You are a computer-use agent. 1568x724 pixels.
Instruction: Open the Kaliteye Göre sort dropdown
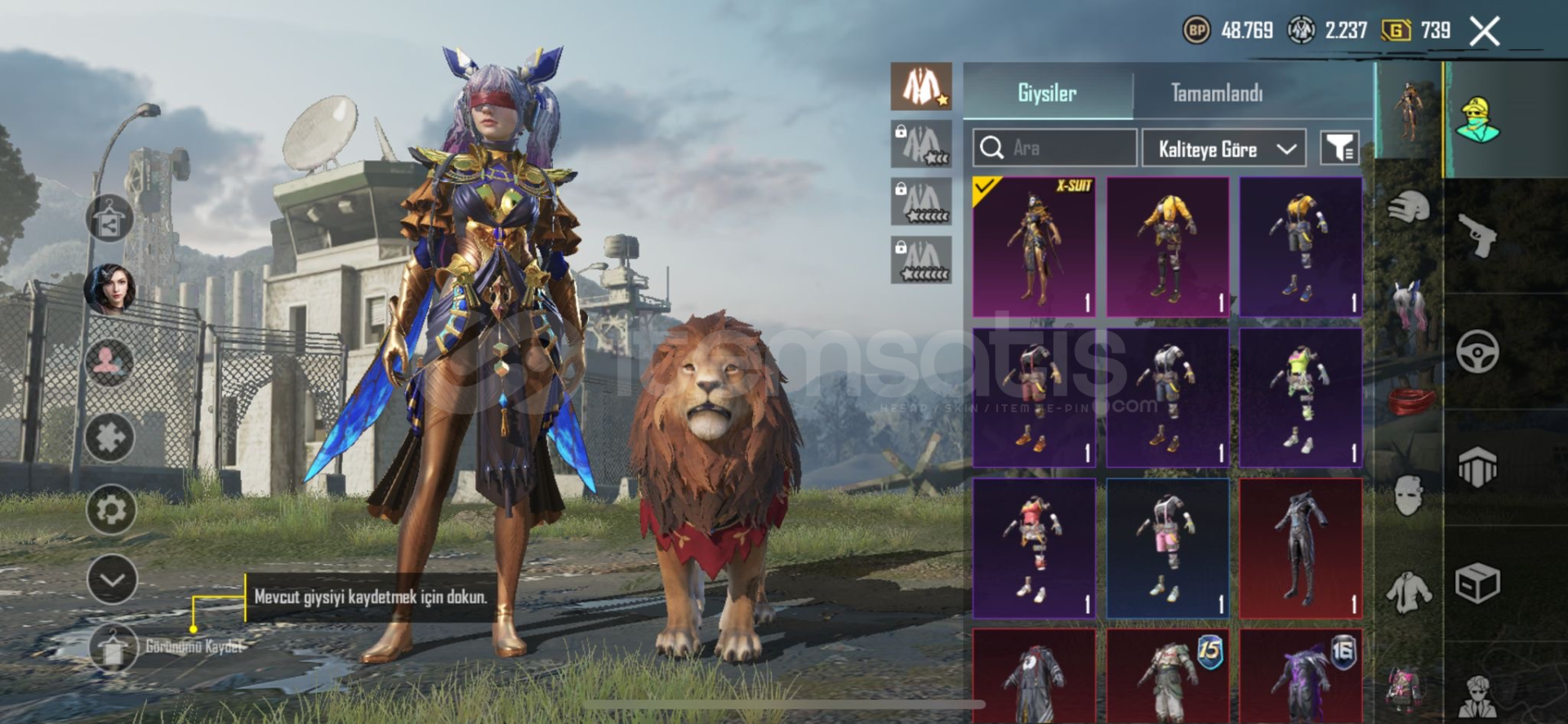click(1223, 149)
